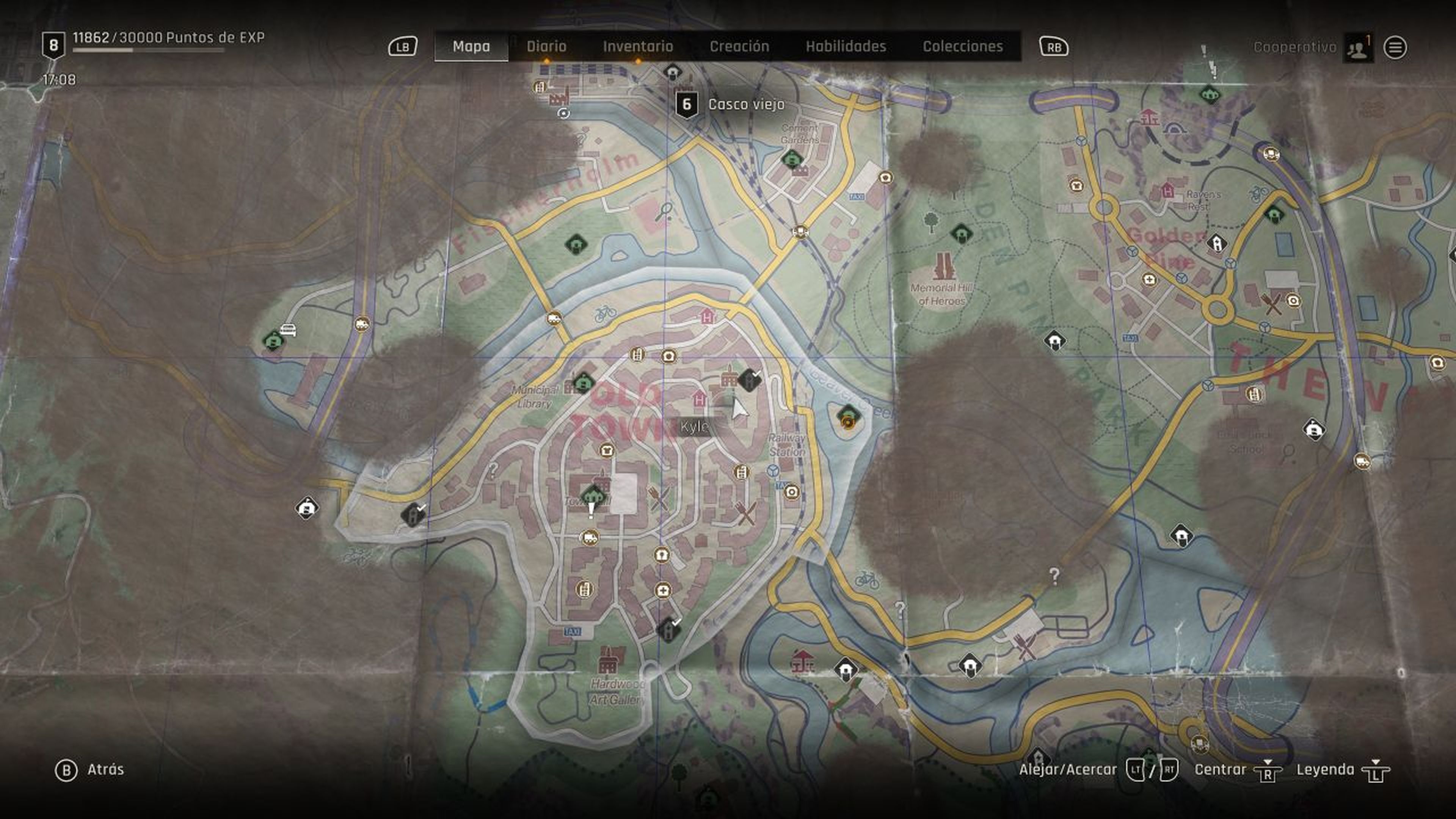Image resolution: width=1456 pixels, height=819 pixels.
Task: Go to the Colecciones tab
Action: point(963,46)
